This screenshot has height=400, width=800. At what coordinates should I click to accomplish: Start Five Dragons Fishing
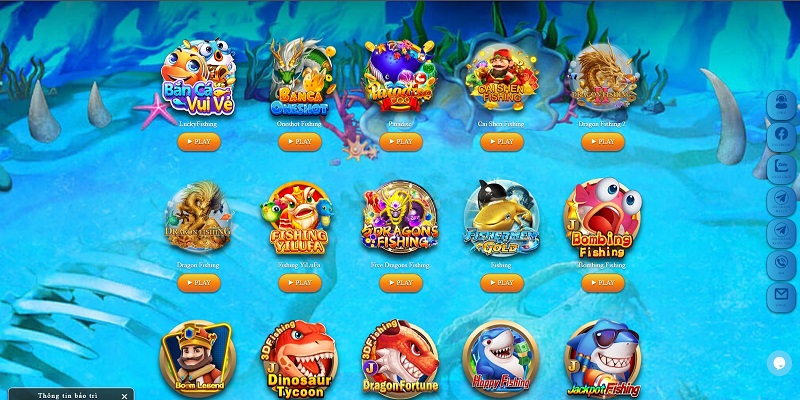[x=400, y=283]
